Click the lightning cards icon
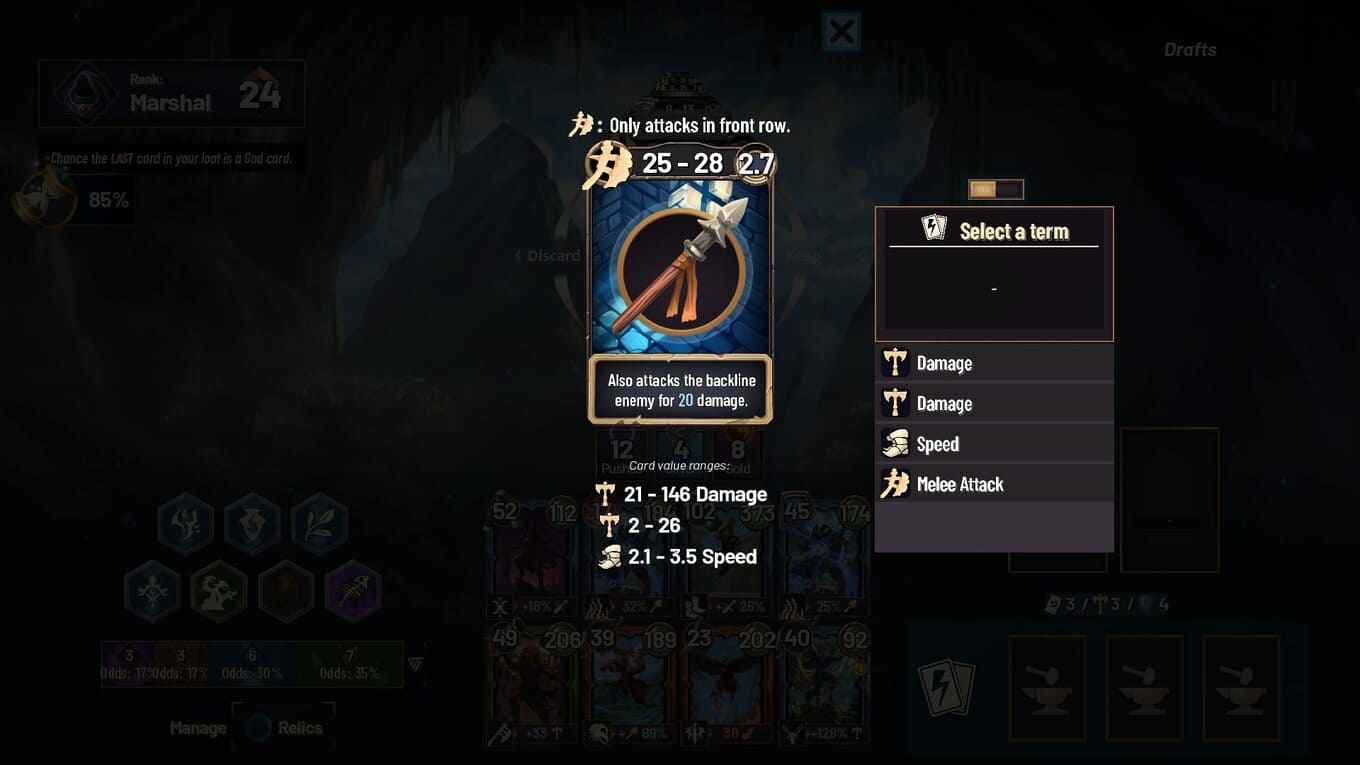Screen dimensions: 1360x765 click(x=945, y=687)
